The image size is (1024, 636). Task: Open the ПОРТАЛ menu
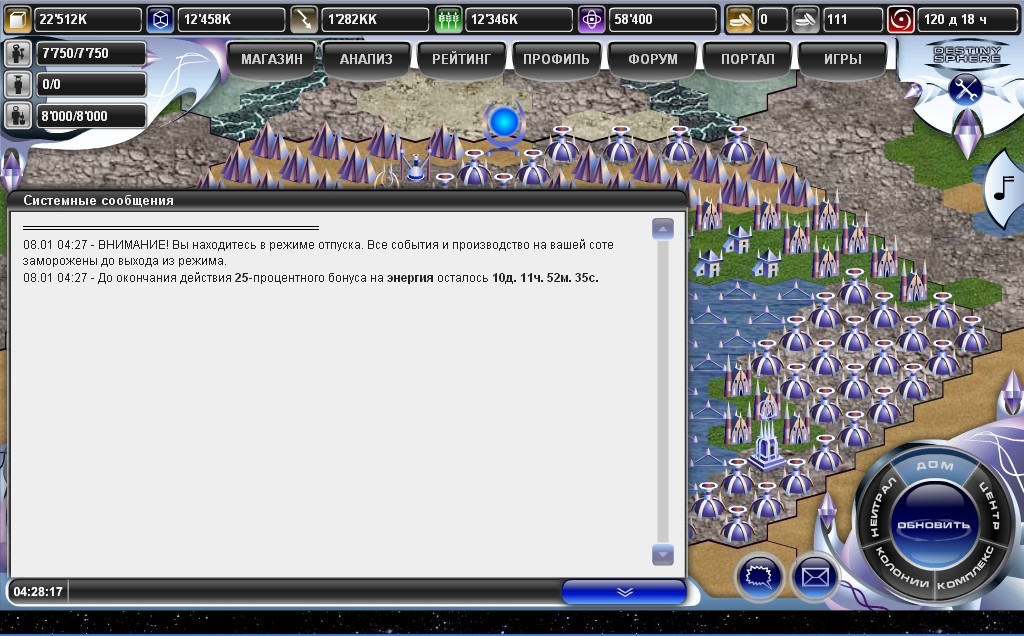tap(747, 59)
